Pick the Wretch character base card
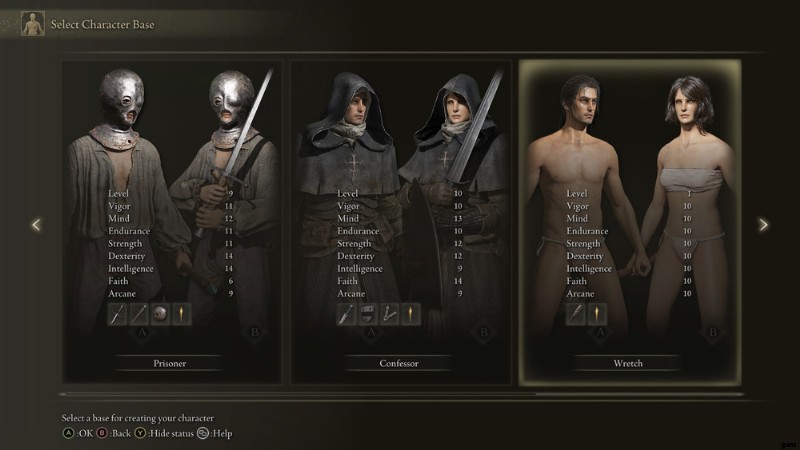This screenshot has height=450, width=800. (x=630, y=220)
